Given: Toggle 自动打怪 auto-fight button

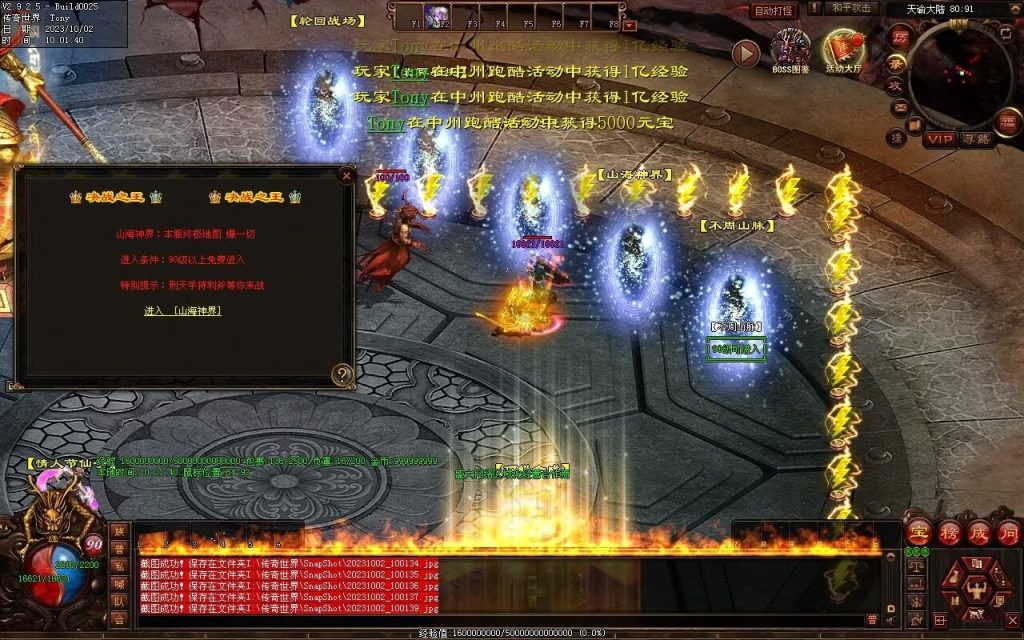Looking at the screenshot, I should coord(773,10).
